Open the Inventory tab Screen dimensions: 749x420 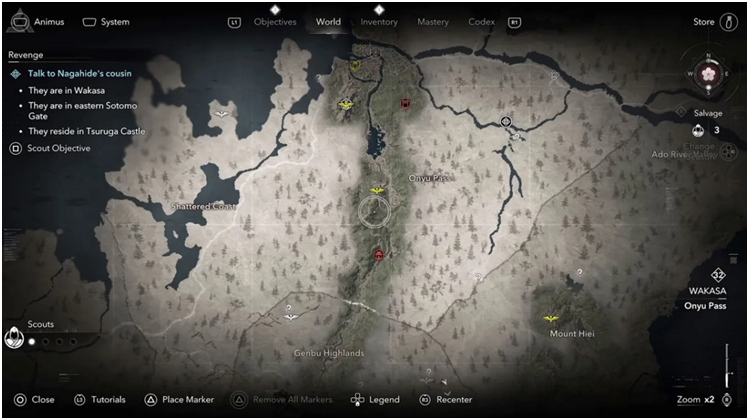[x=379, y=22]
